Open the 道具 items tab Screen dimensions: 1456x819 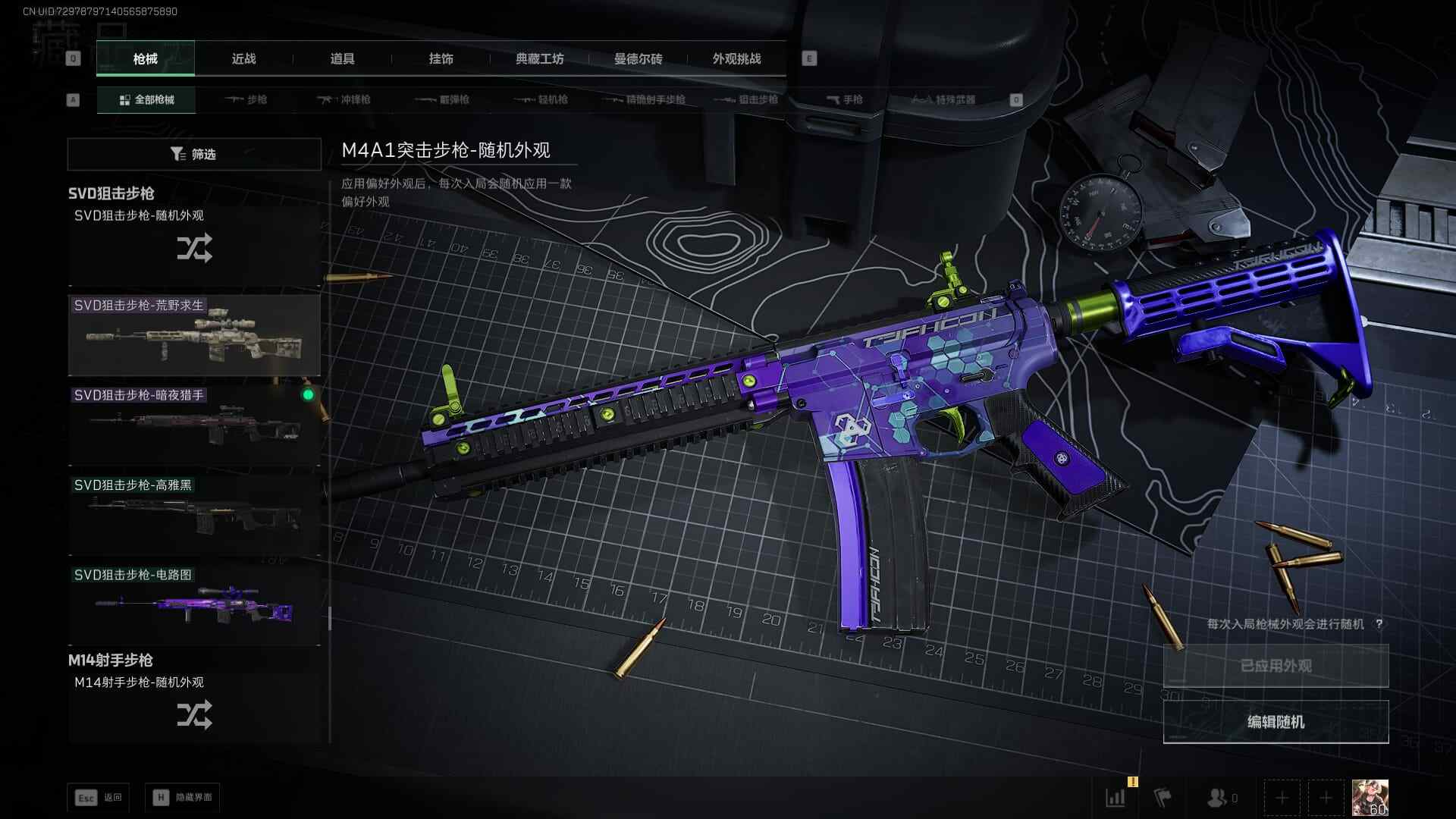[x=342, y=58]
